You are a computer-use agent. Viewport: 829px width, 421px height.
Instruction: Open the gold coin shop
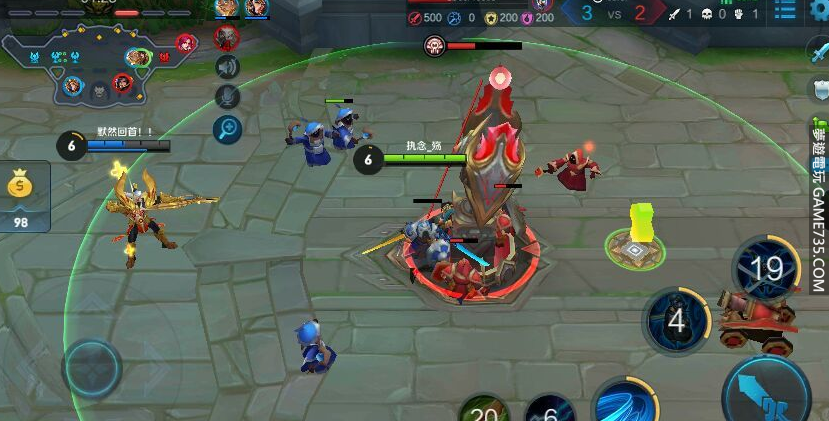pyautogui.click(x=20, y=195)
